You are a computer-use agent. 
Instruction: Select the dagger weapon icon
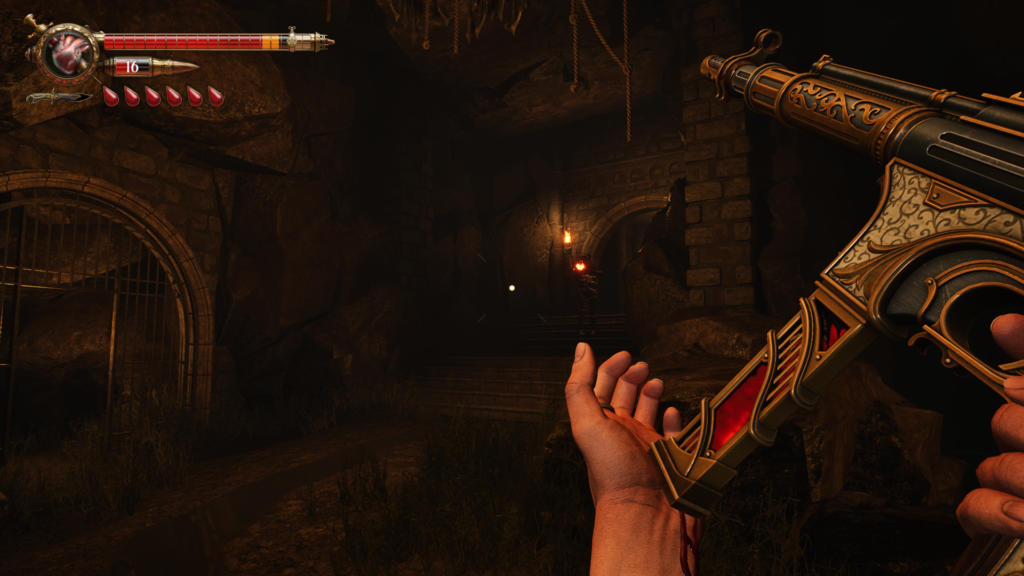58,97
